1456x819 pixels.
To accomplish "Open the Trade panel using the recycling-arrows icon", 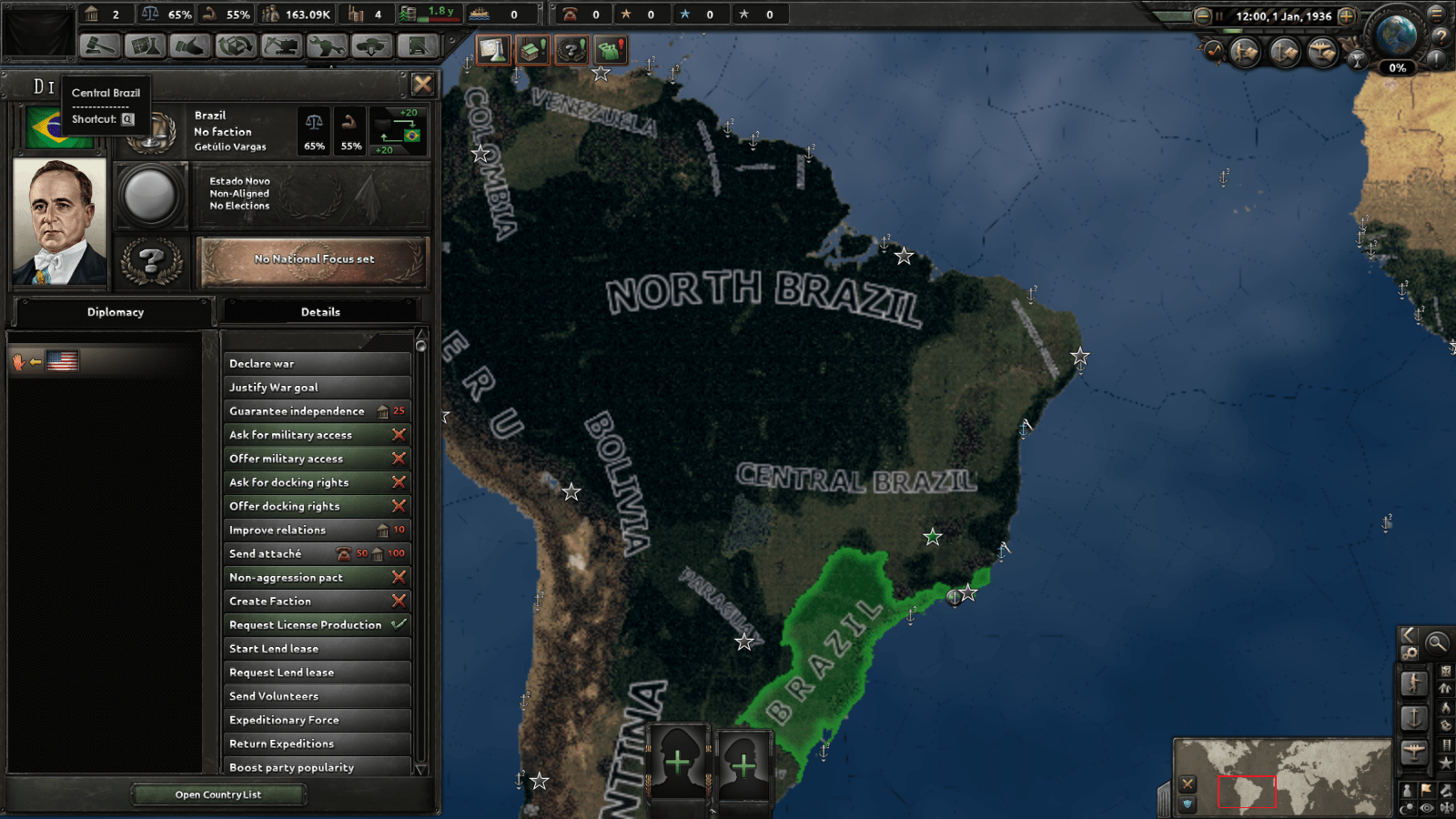I will [235, 45].
